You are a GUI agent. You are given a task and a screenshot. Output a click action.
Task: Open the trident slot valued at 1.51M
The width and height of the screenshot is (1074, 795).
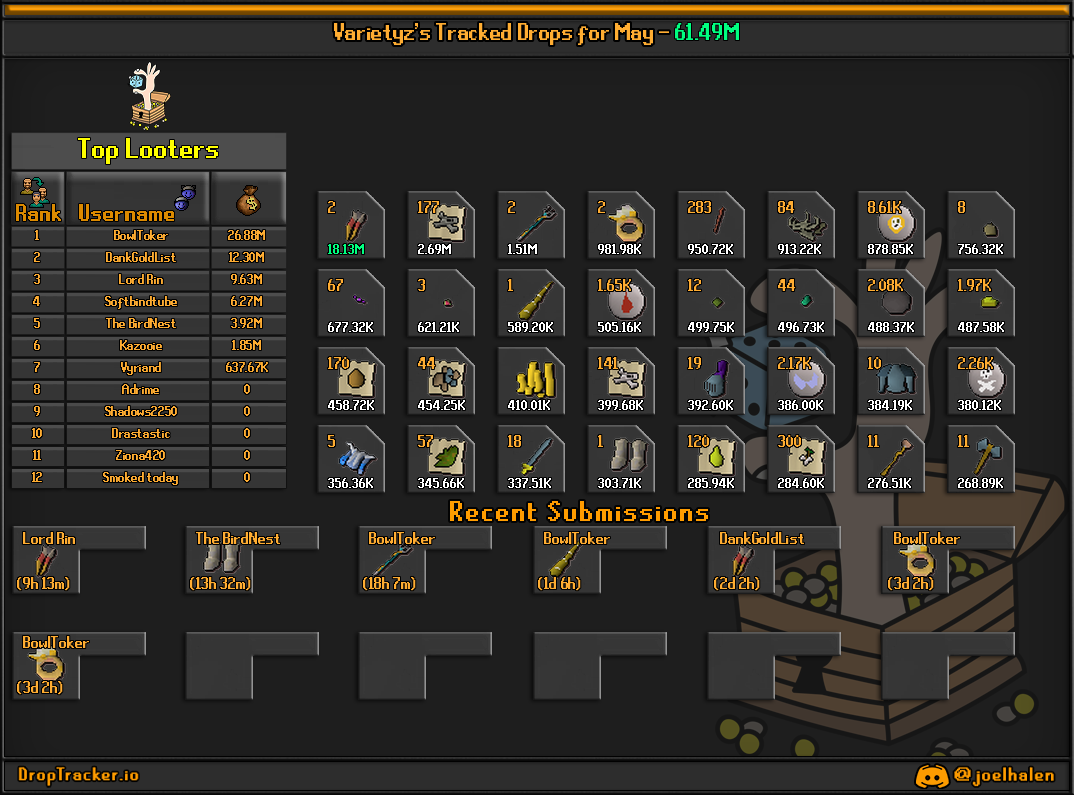531,225
